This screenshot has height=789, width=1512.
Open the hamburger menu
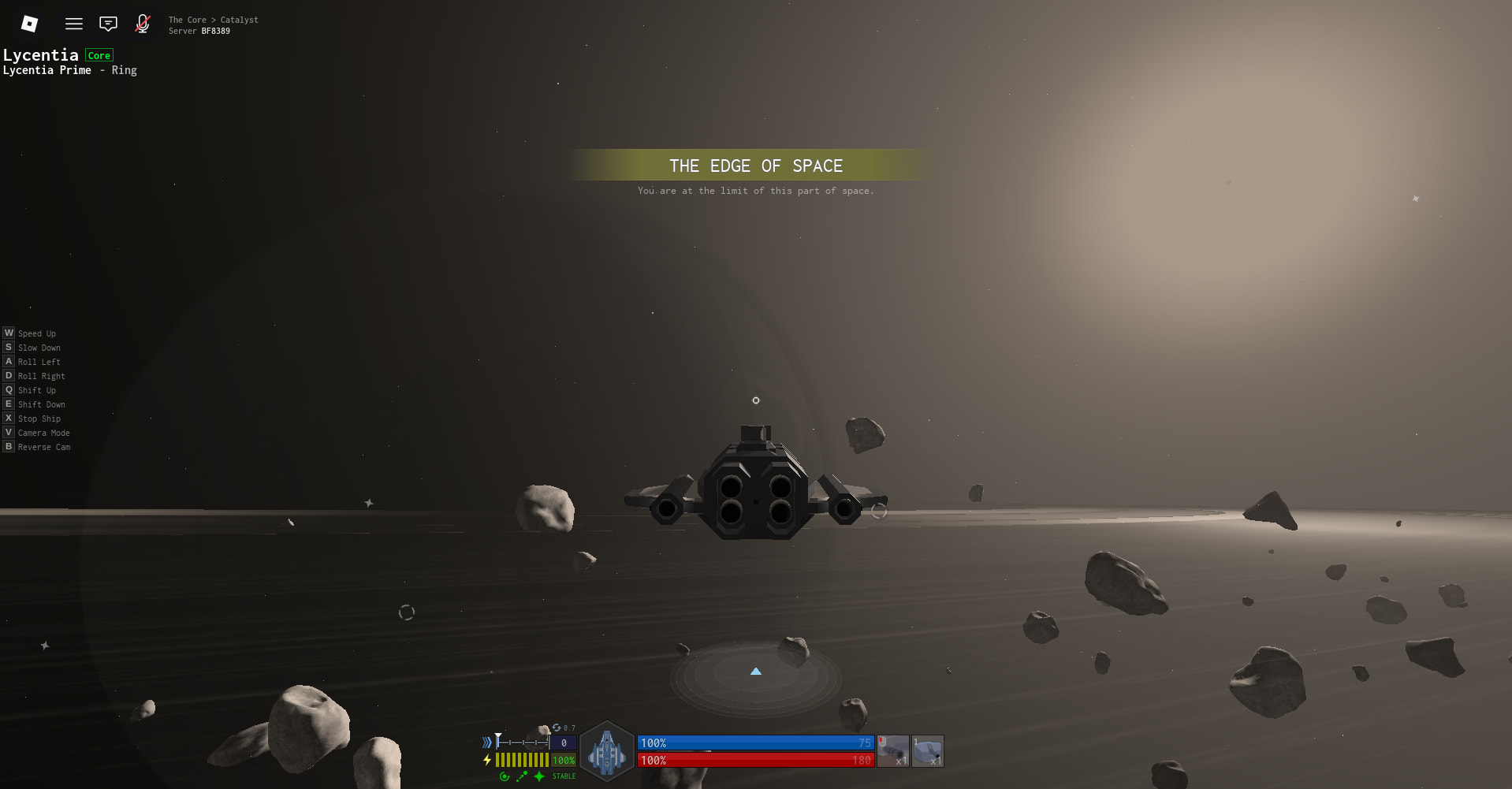point(74,24)
